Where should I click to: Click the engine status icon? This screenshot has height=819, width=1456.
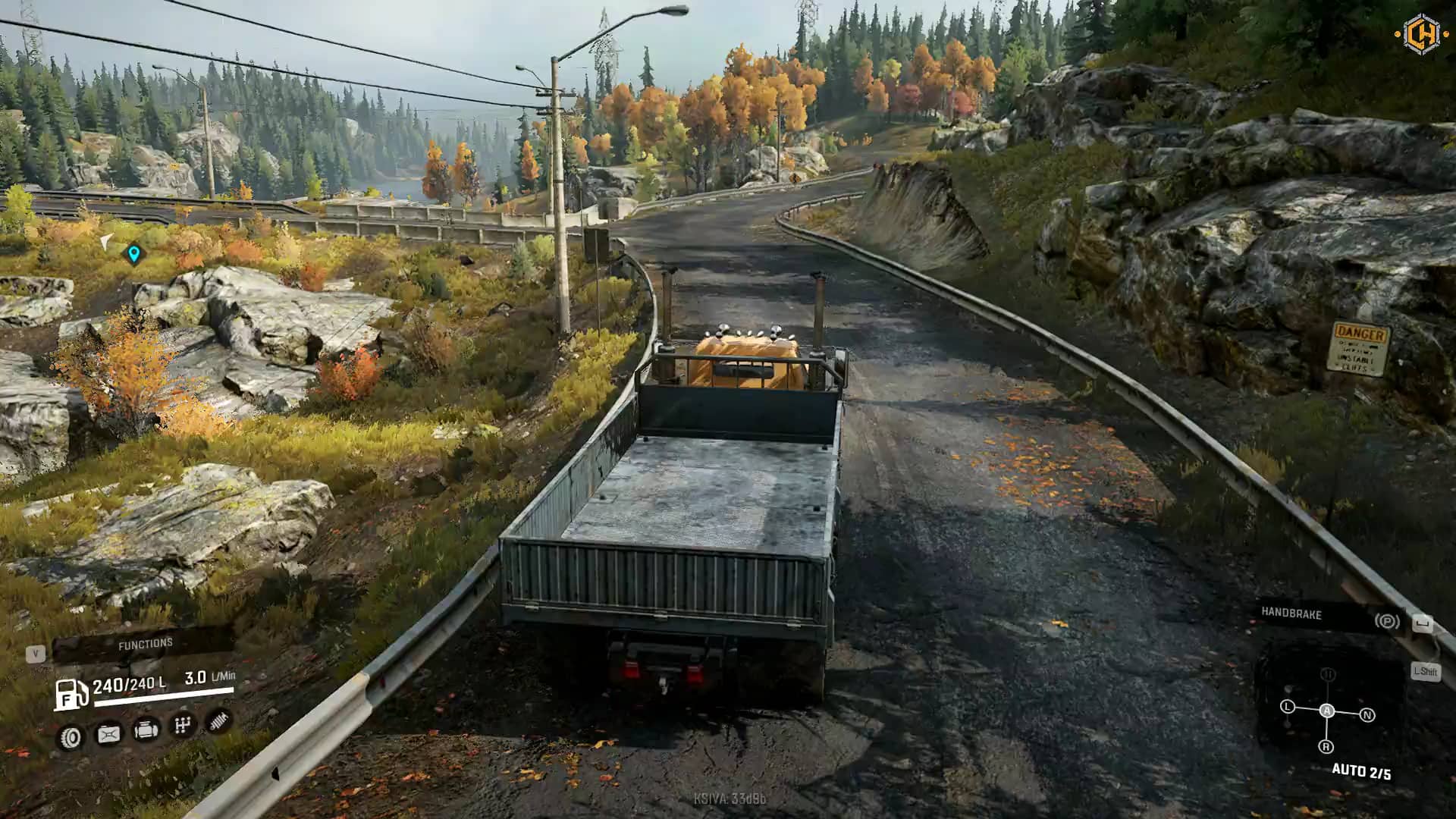(x=146, y=730)
